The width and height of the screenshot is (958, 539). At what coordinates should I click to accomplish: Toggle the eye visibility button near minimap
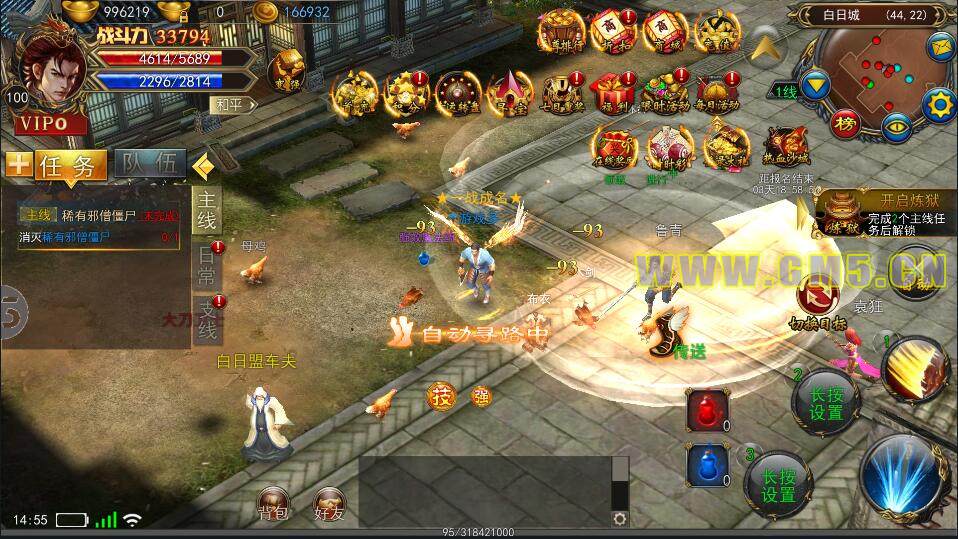tap(896, 126)
